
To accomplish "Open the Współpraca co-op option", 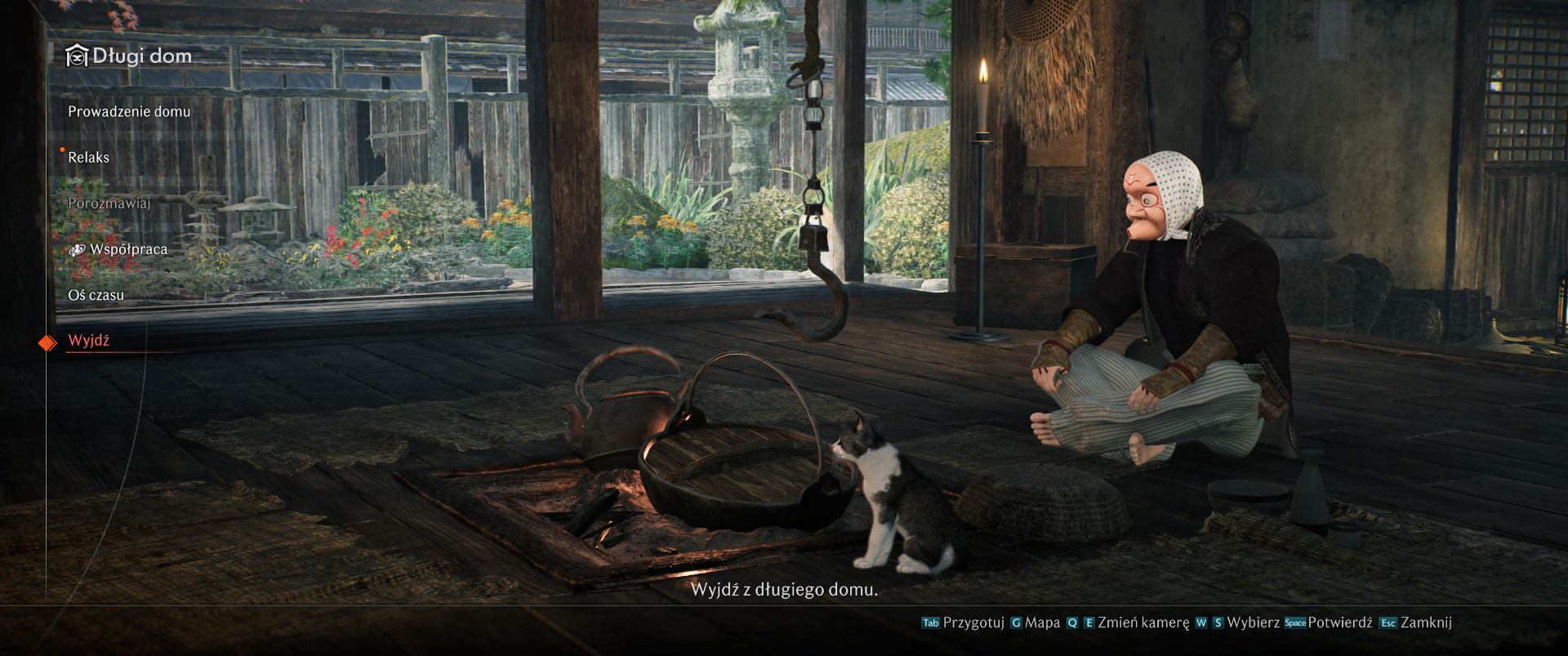I will [128, 249].
